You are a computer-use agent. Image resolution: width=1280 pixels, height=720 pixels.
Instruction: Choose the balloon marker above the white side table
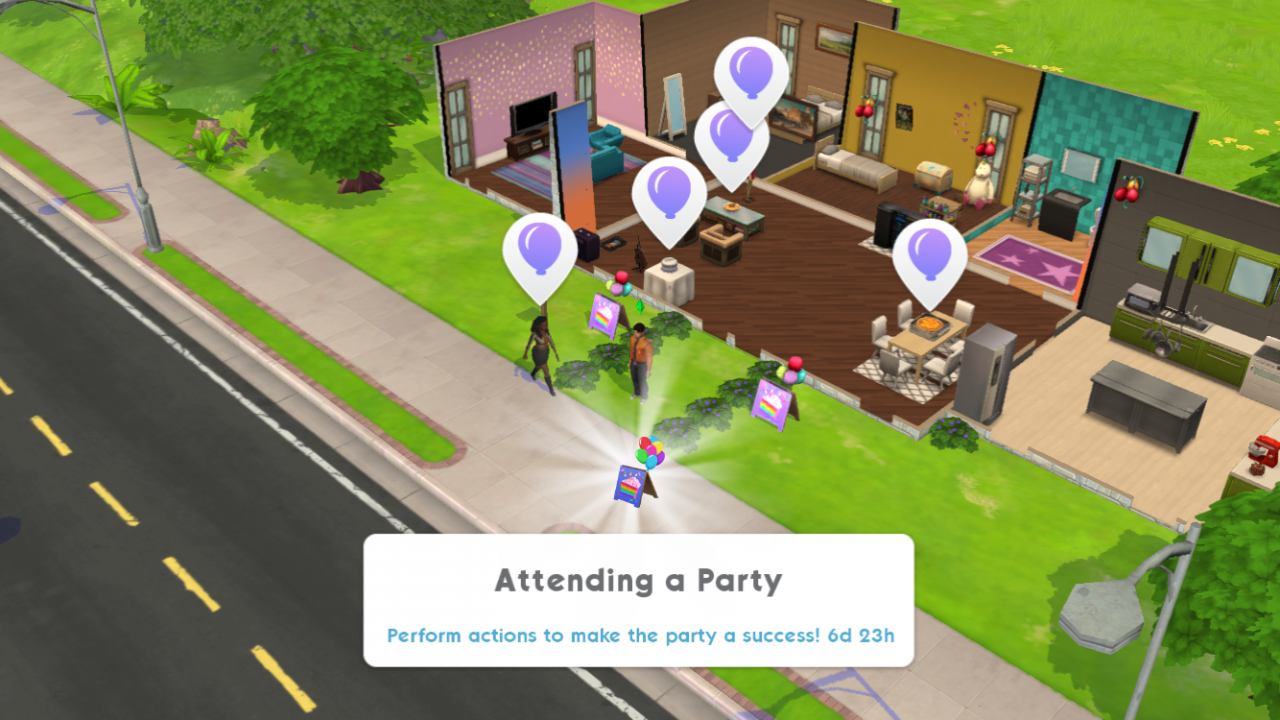click(x=669, y=193)
